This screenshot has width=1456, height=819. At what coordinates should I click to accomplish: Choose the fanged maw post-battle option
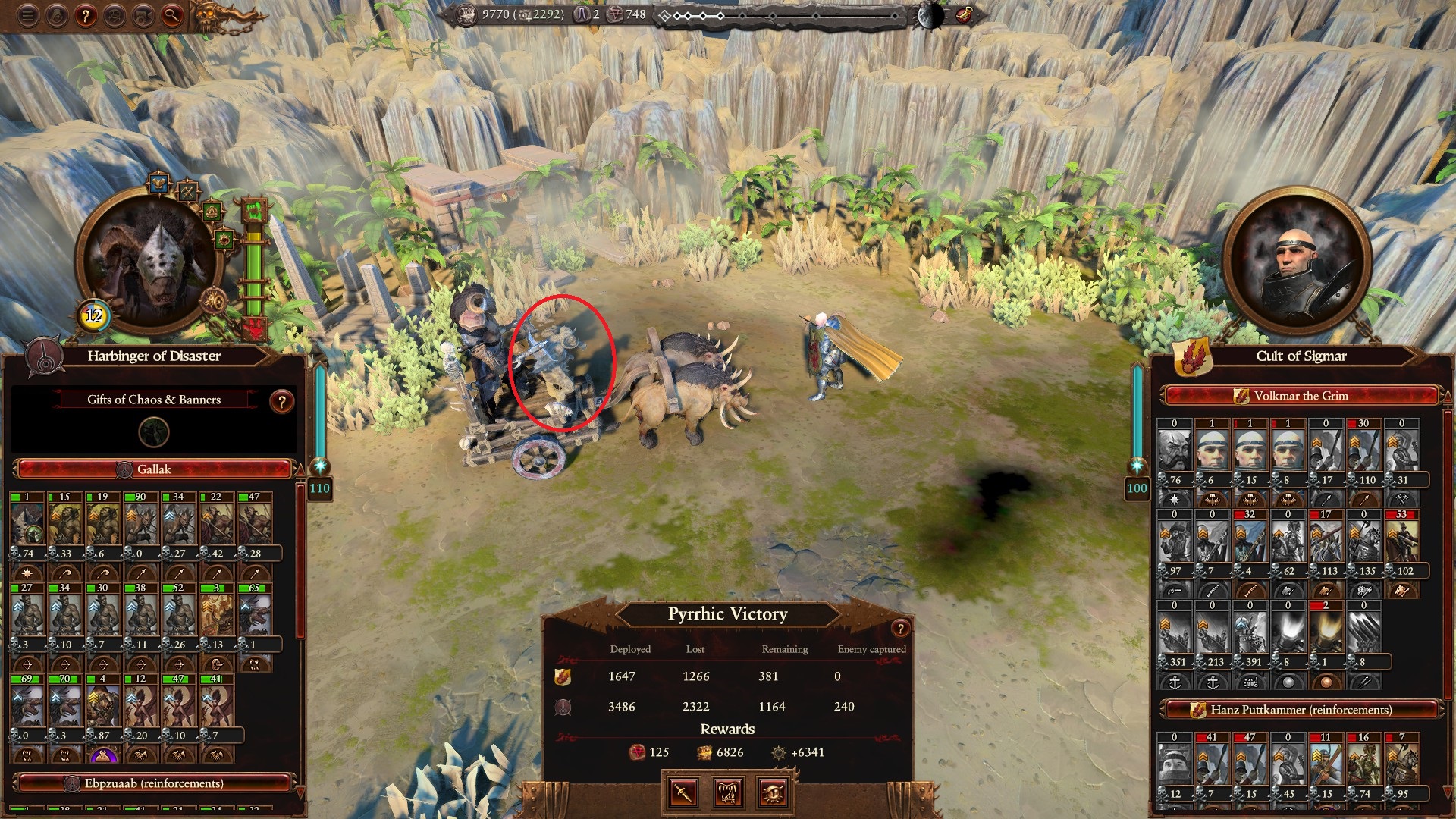[728, 792]
